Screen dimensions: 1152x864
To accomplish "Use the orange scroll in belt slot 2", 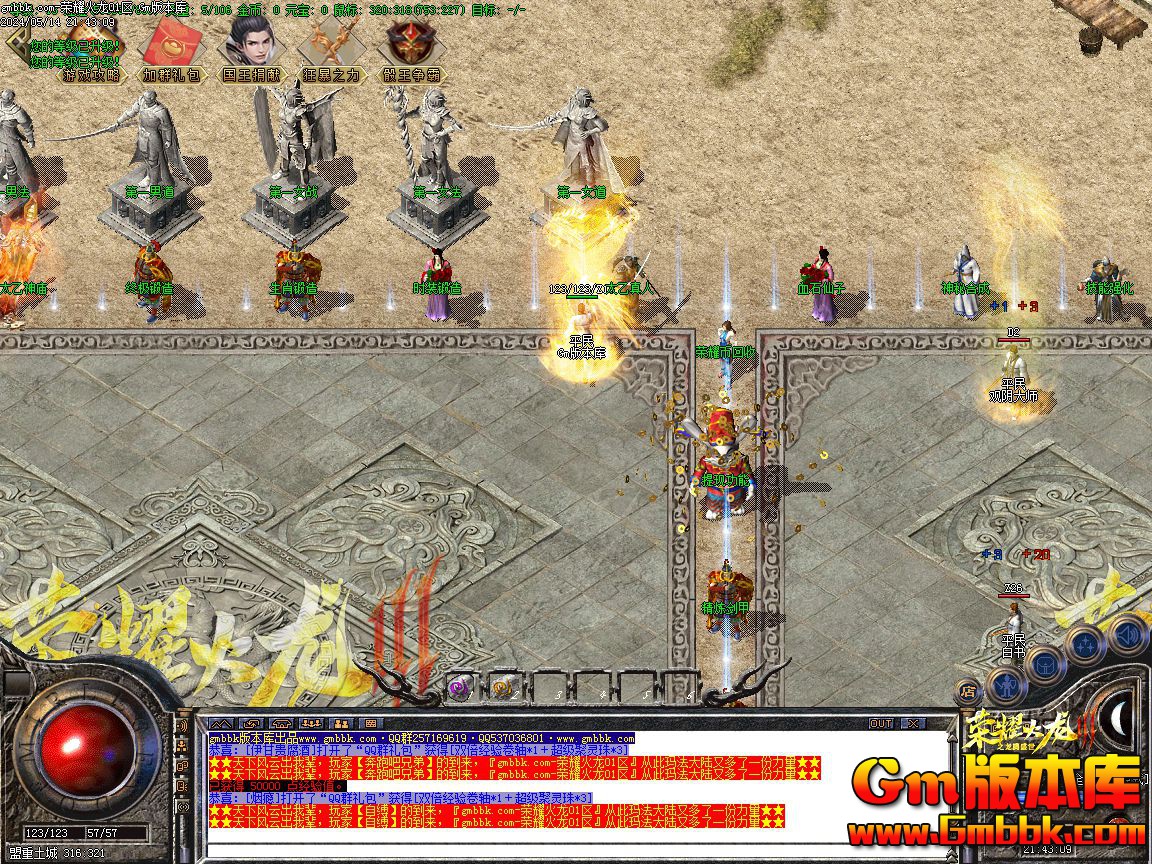I will click(502, 687).
